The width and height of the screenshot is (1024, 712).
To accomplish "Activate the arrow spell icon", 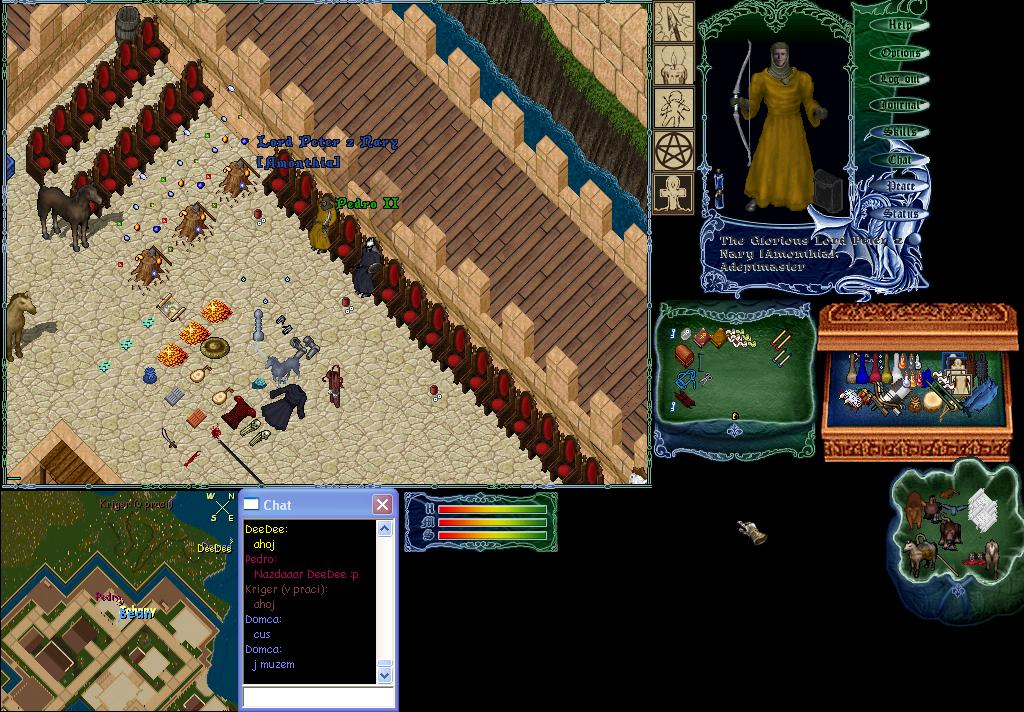I will (674, 22).
